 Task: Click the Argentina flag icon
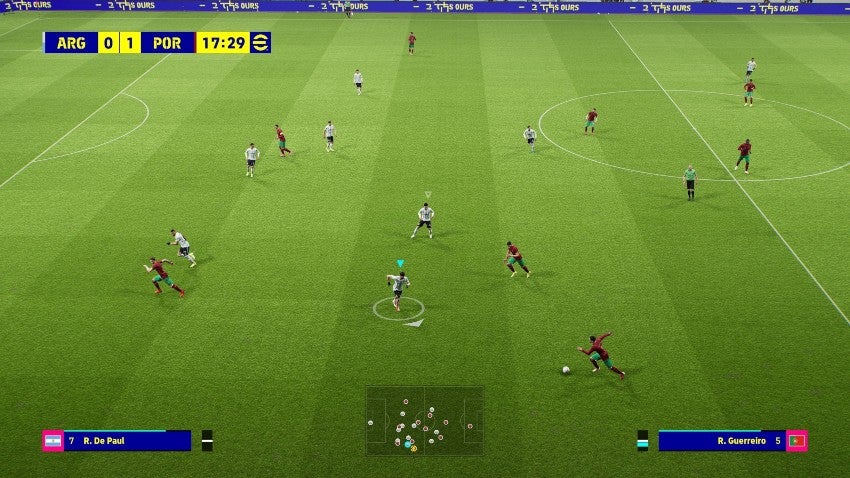[x=53, y=441]
